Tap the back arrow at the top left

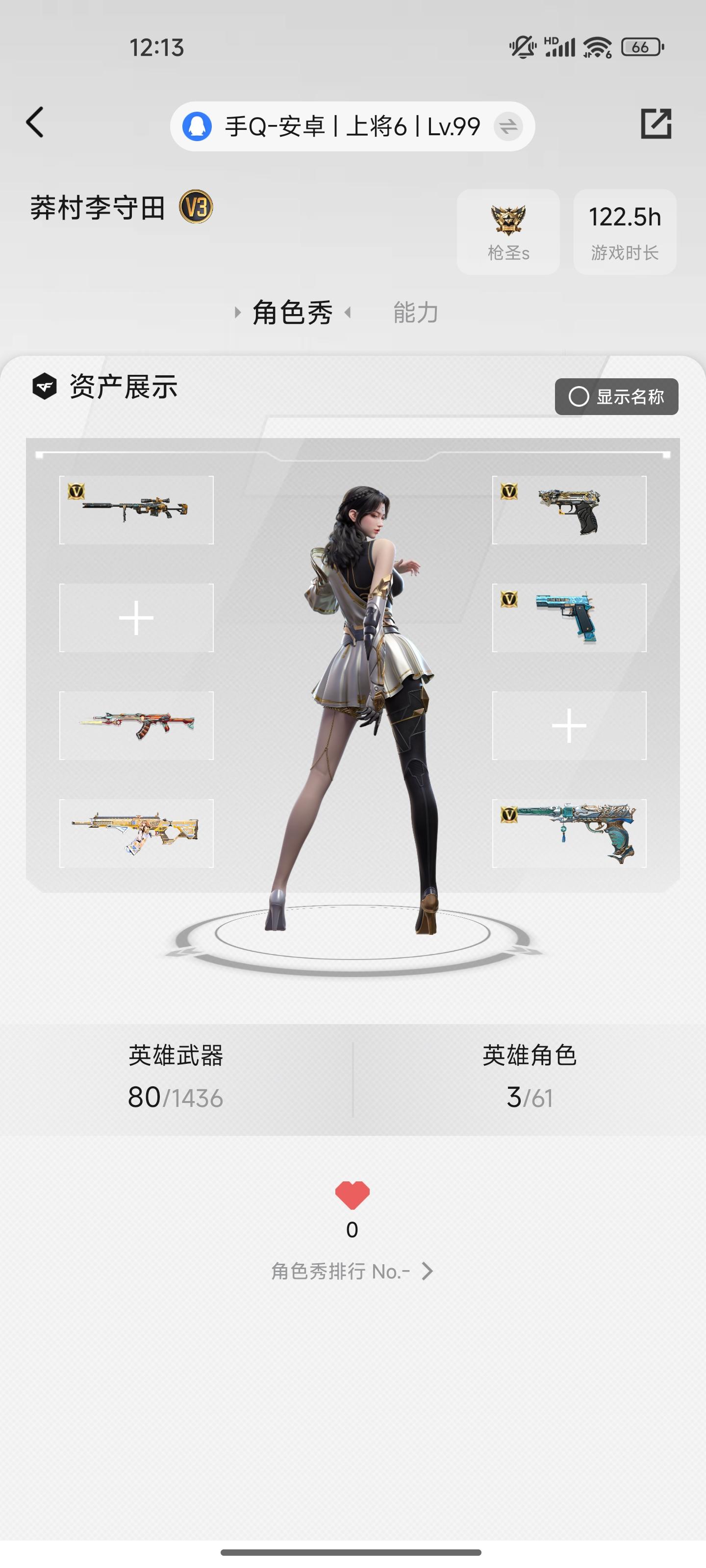click(x=35, y=122)
